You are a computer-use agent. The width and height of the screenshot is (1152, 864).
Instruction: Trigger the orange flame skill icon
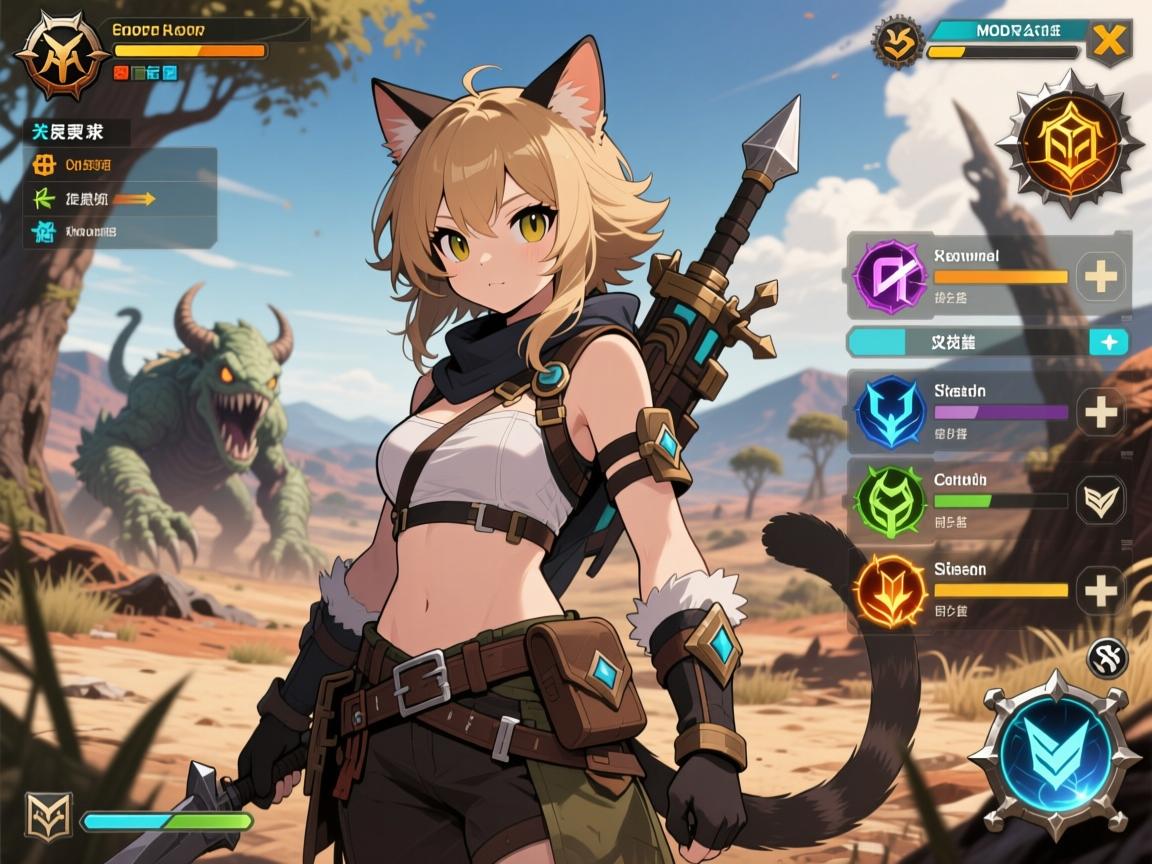pyautogui.click(x=888, y=590)
